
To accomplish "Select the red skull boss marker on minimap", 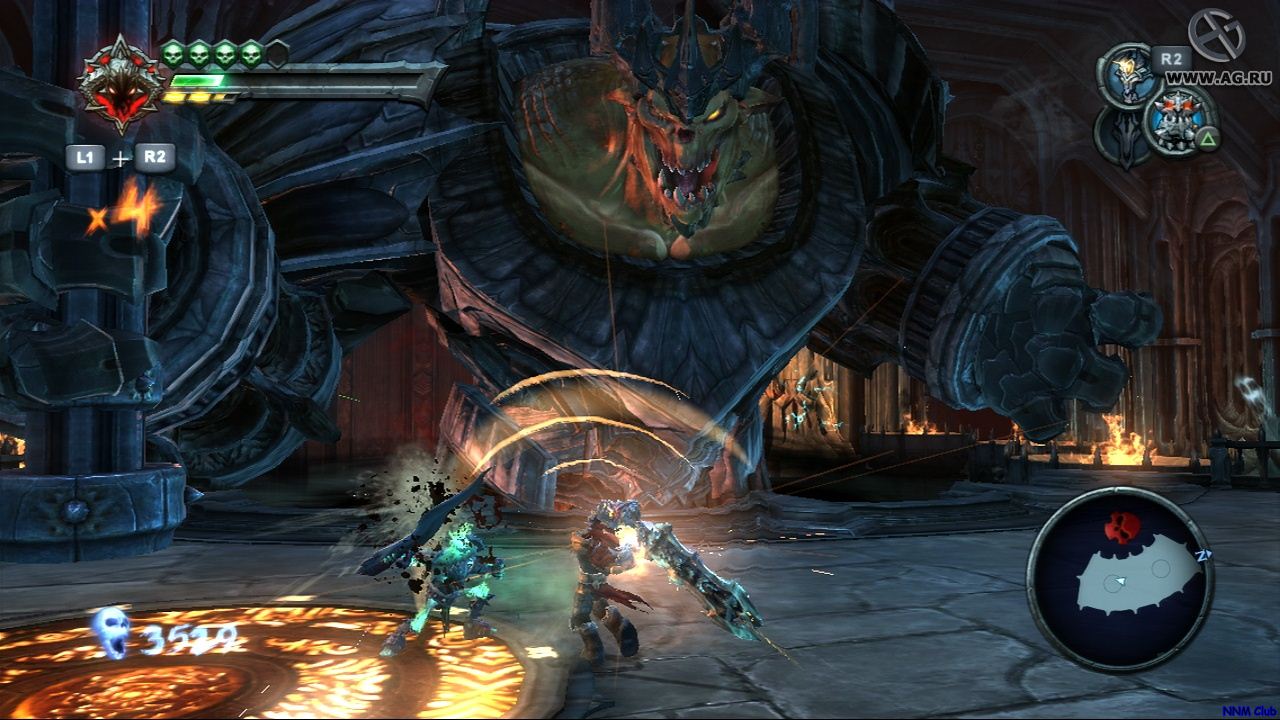I will pos(1121,527).
